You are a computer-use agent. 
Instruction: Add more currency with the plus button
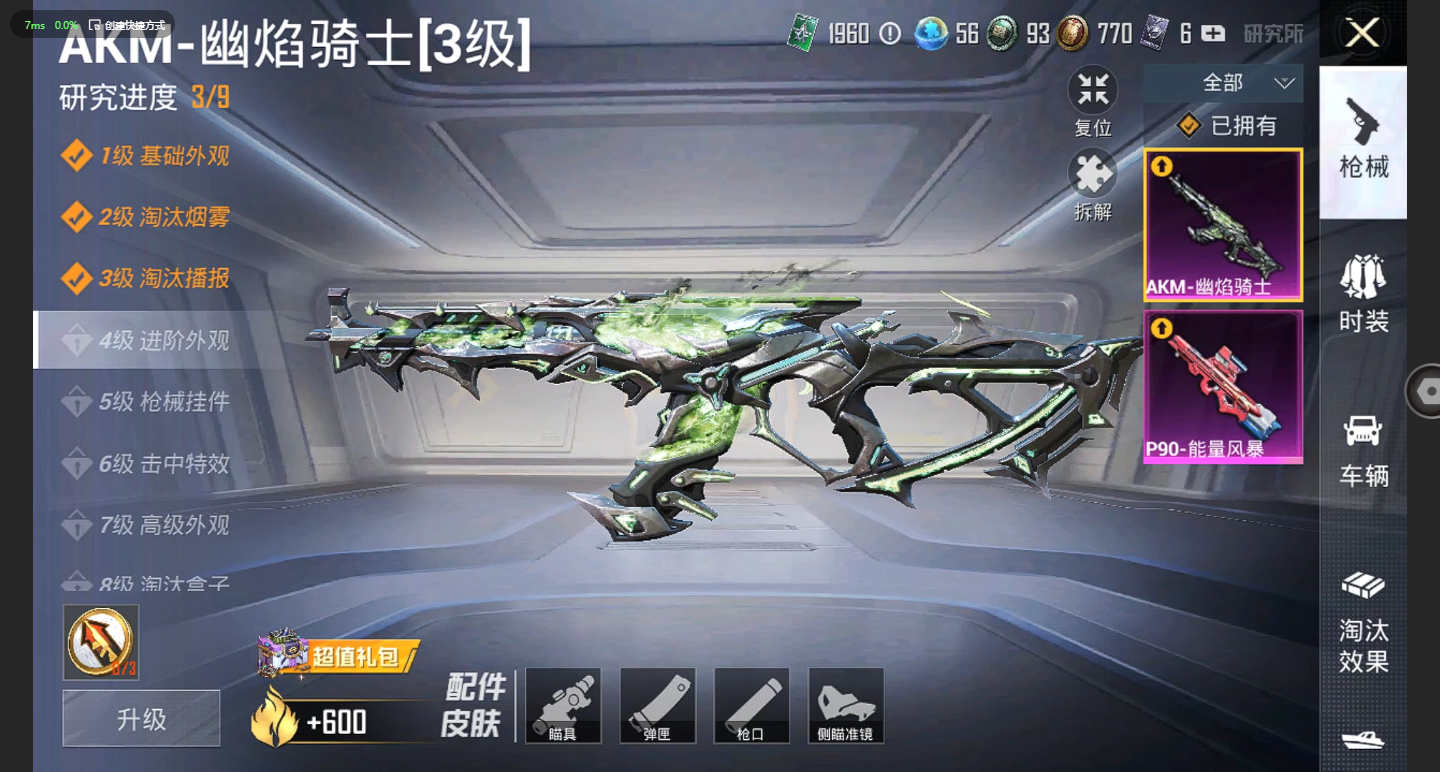pos(1213,34)
